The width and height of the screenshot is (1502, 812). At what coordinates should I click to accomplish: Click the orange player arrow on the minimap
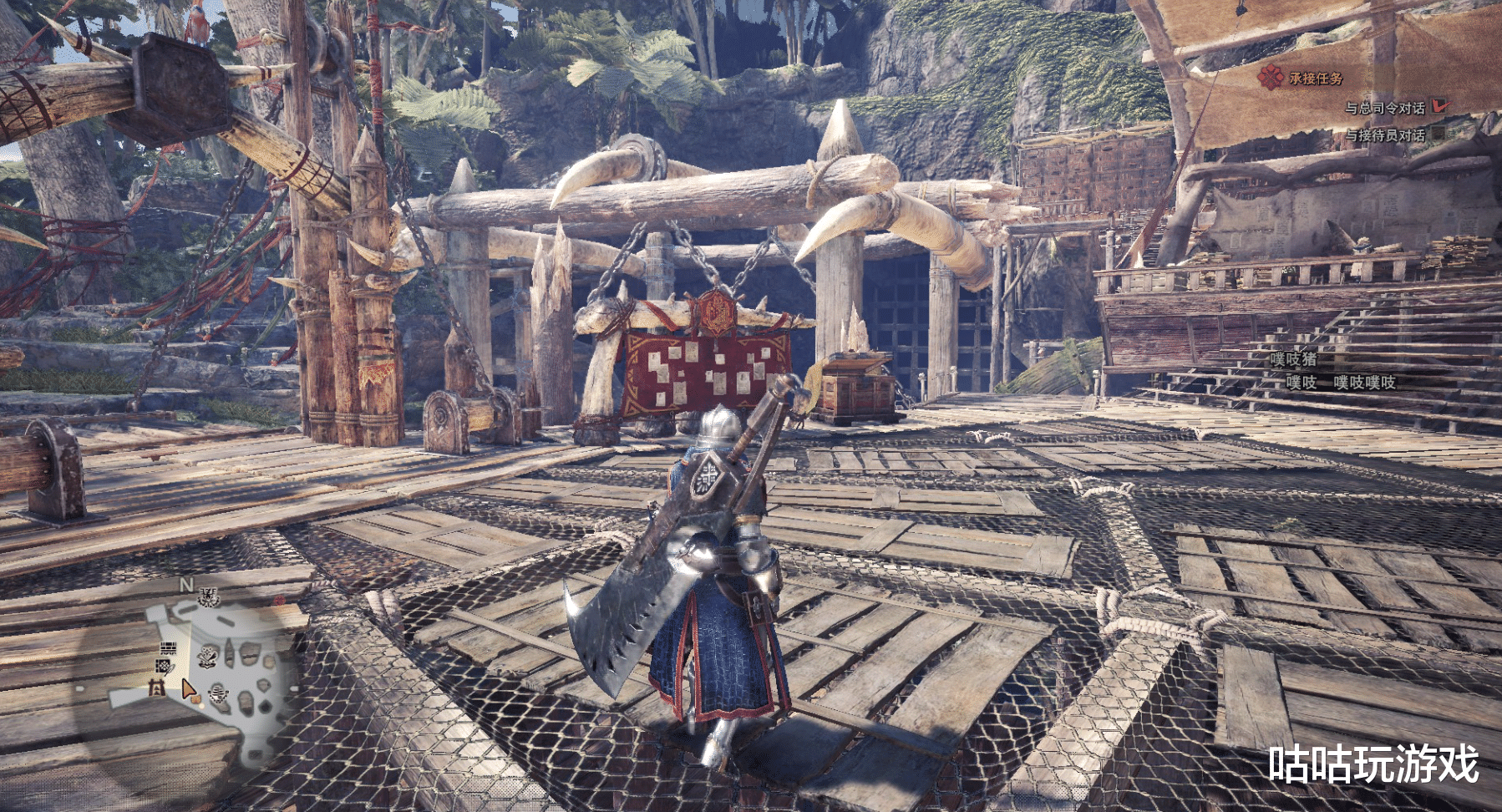190,690
